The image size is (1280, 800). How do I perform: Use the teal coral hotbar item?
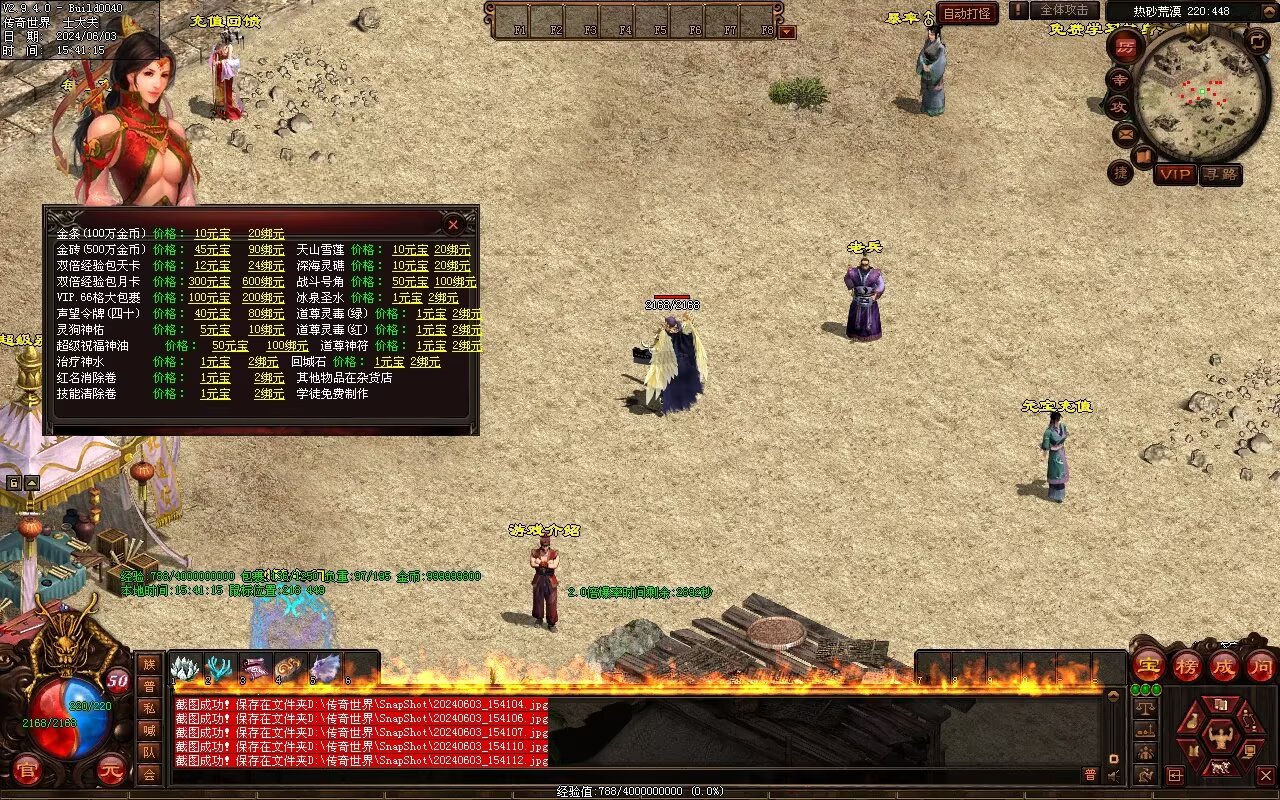click(219, 668)
